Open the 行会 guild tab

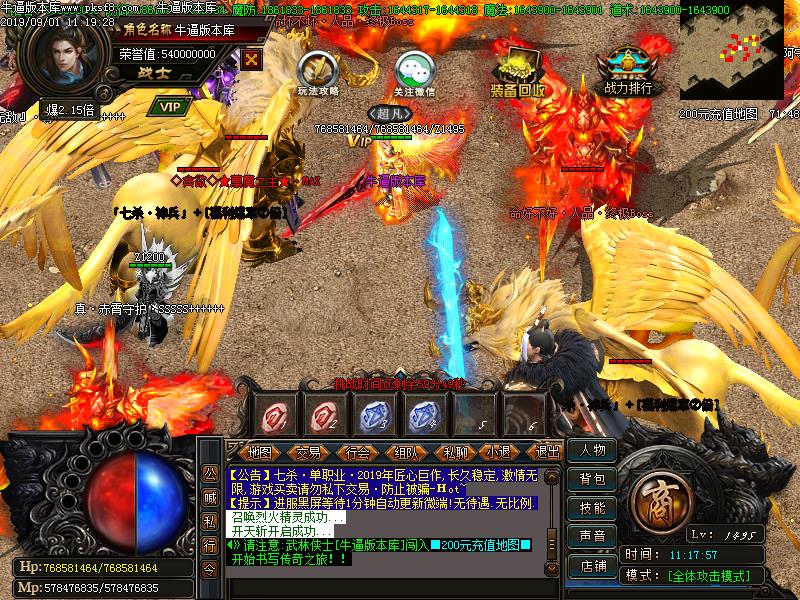click(x=357, y=452)
